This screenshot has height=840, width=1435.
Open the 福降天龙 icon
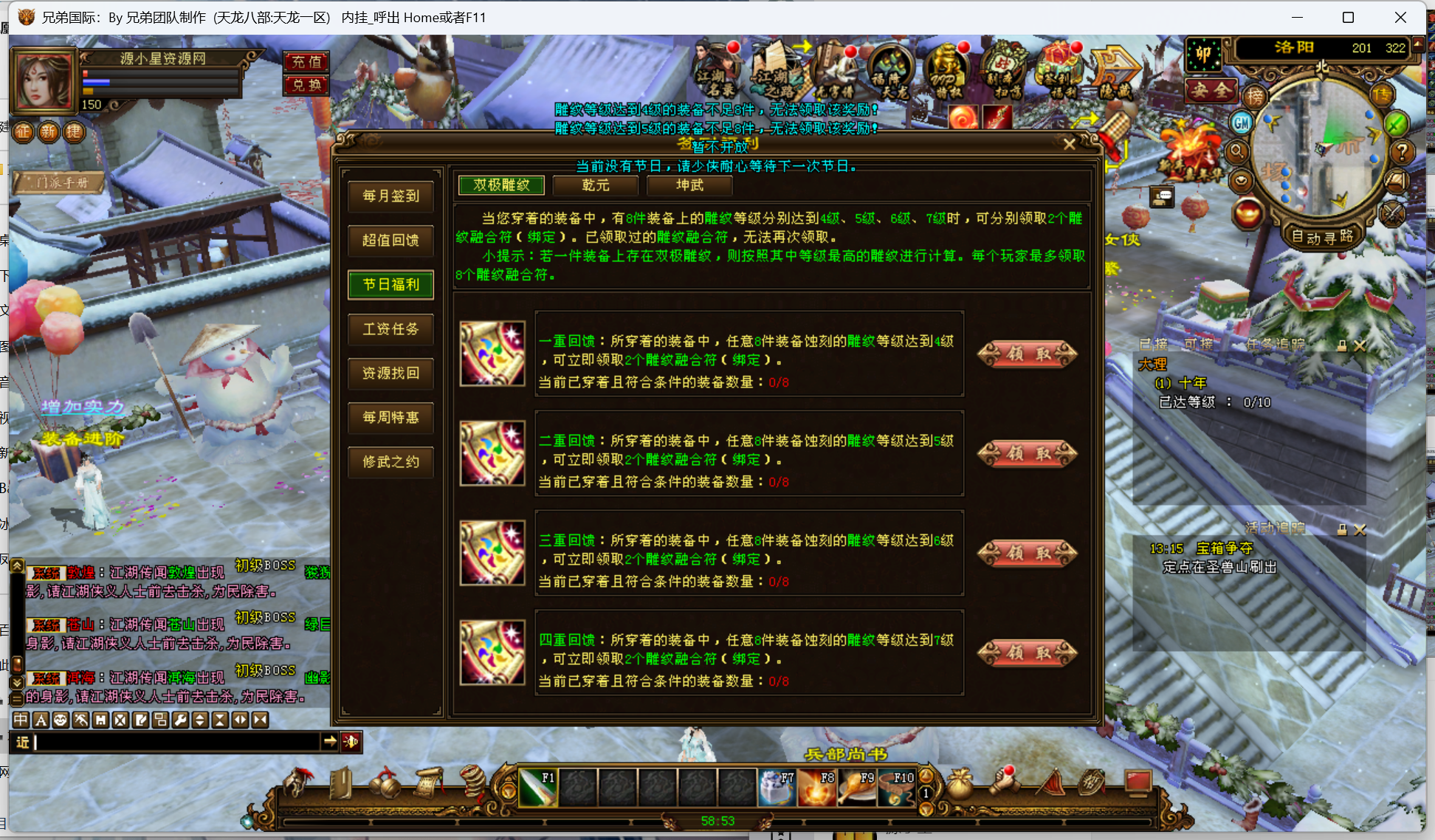pos(891,69)
